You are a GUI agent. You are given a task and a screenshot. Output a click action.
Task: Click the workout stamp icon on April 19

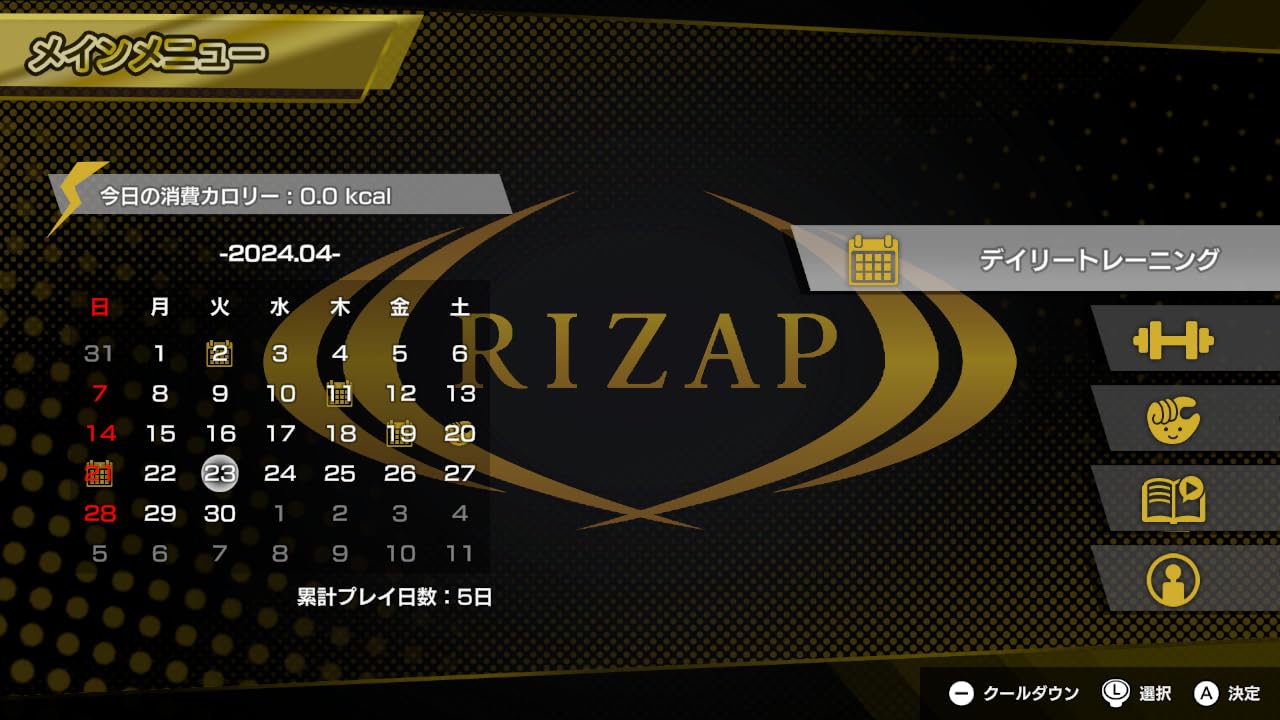[x=398, y=433]
